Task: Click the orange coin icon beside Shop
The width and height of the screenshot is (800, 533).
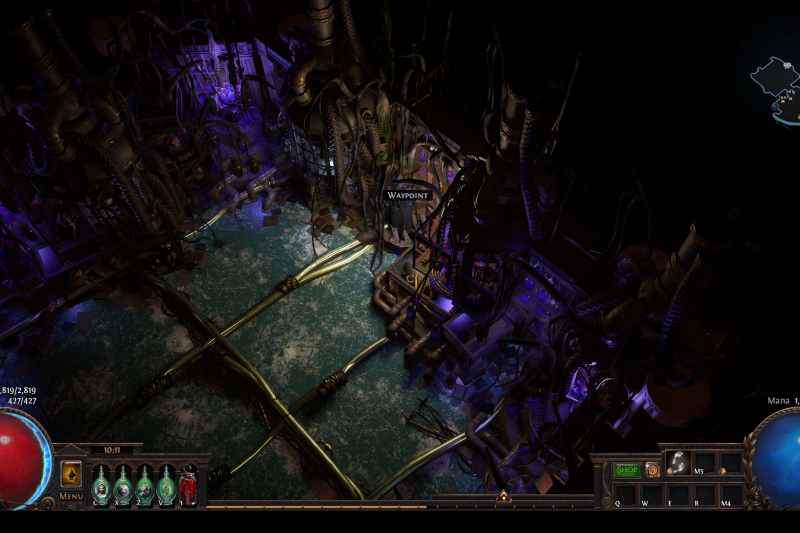Action: point(652,469)
